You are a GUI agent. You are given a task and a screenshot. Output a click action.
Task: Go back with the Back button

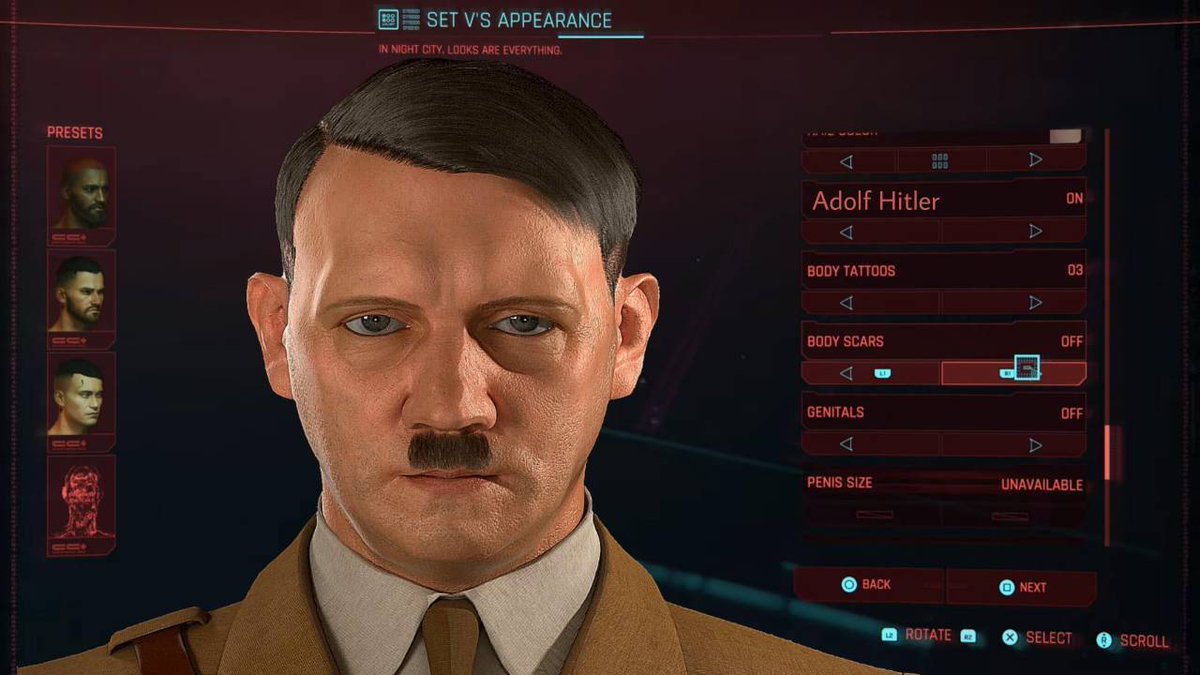pyautogui.click(x=867, y=585)
